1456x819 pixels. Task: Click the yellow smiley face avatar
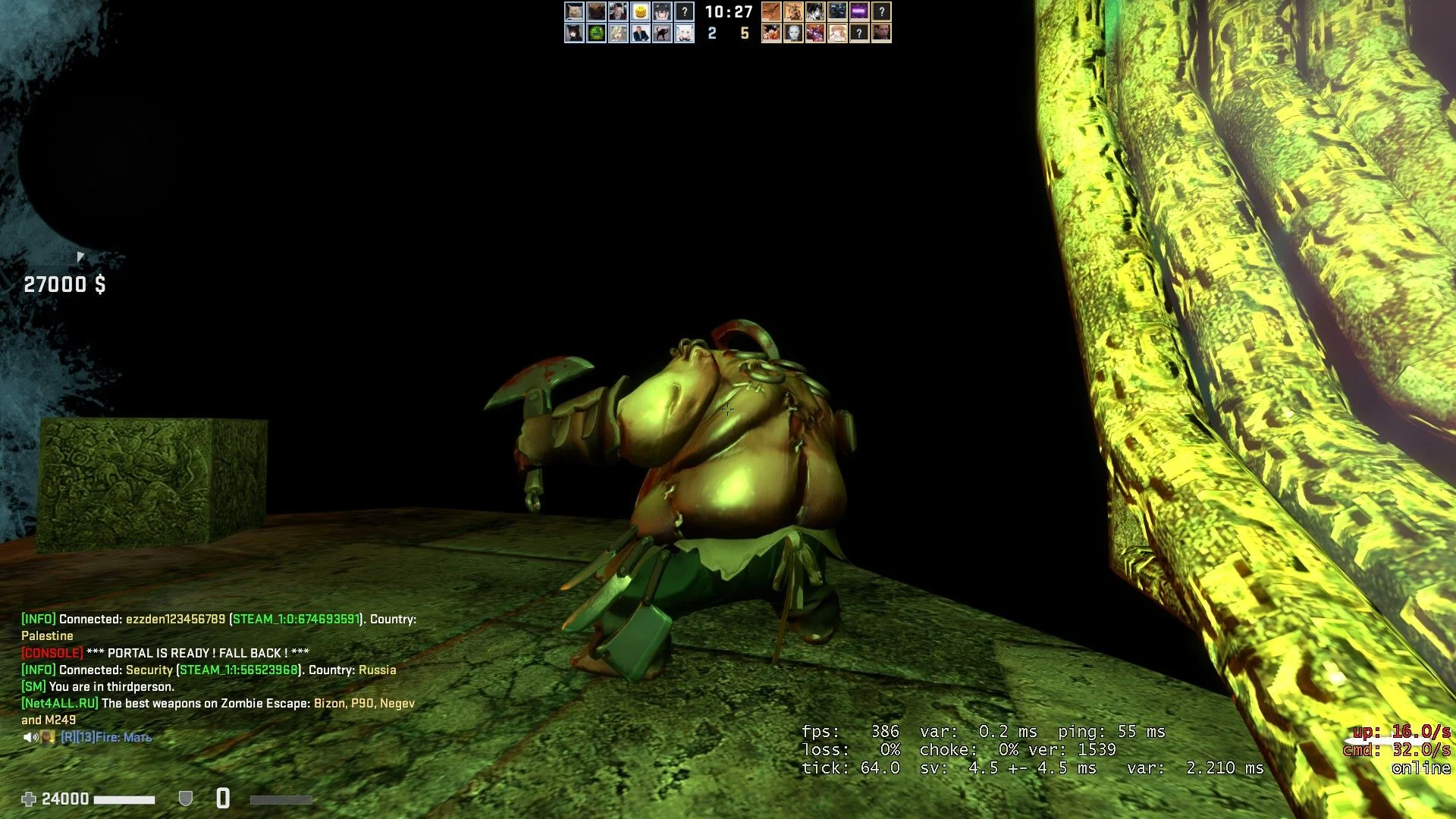pyautogui.click(x=641, y=11)
